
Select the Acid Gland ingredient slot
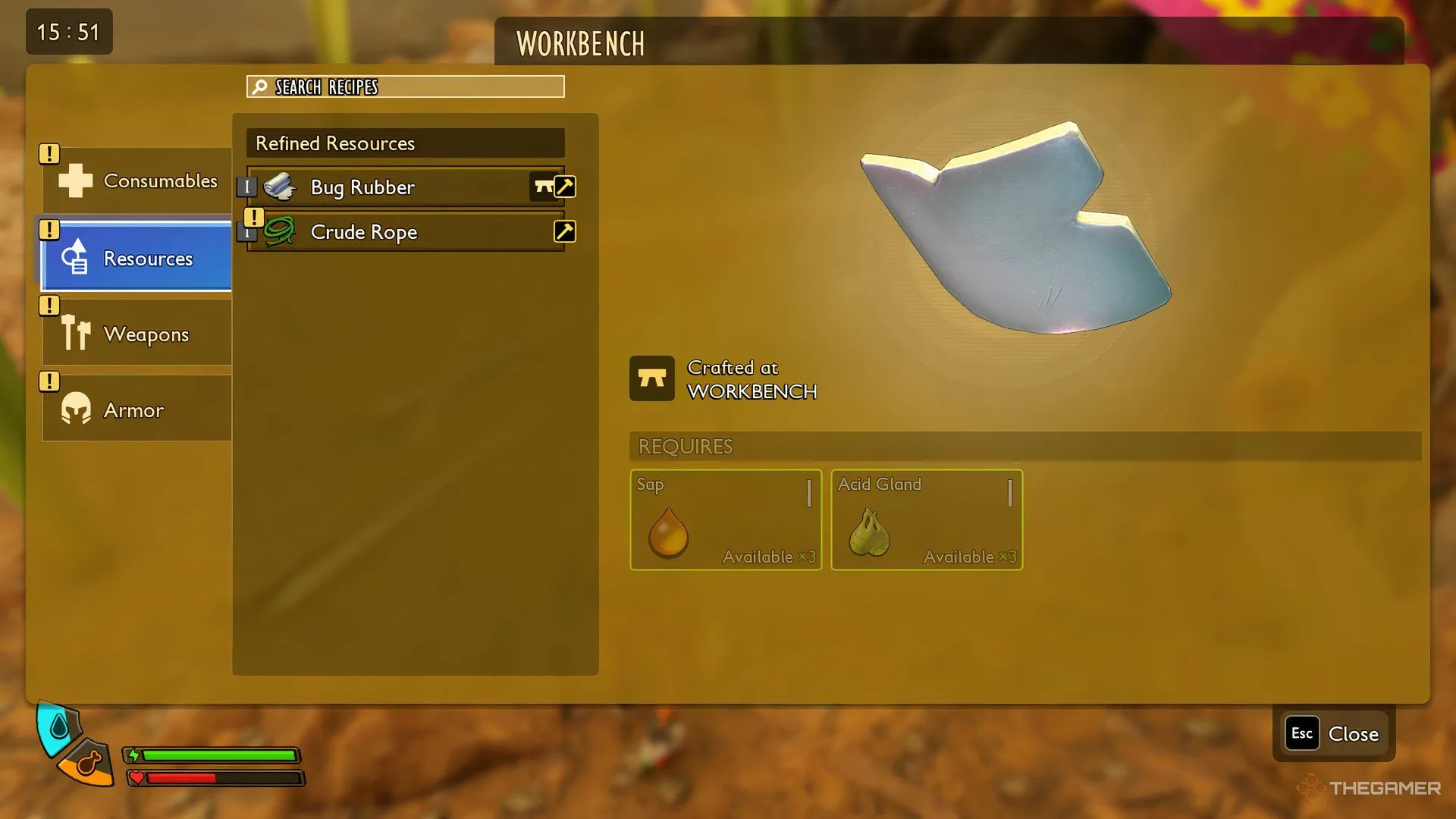(x=927, y=520)
